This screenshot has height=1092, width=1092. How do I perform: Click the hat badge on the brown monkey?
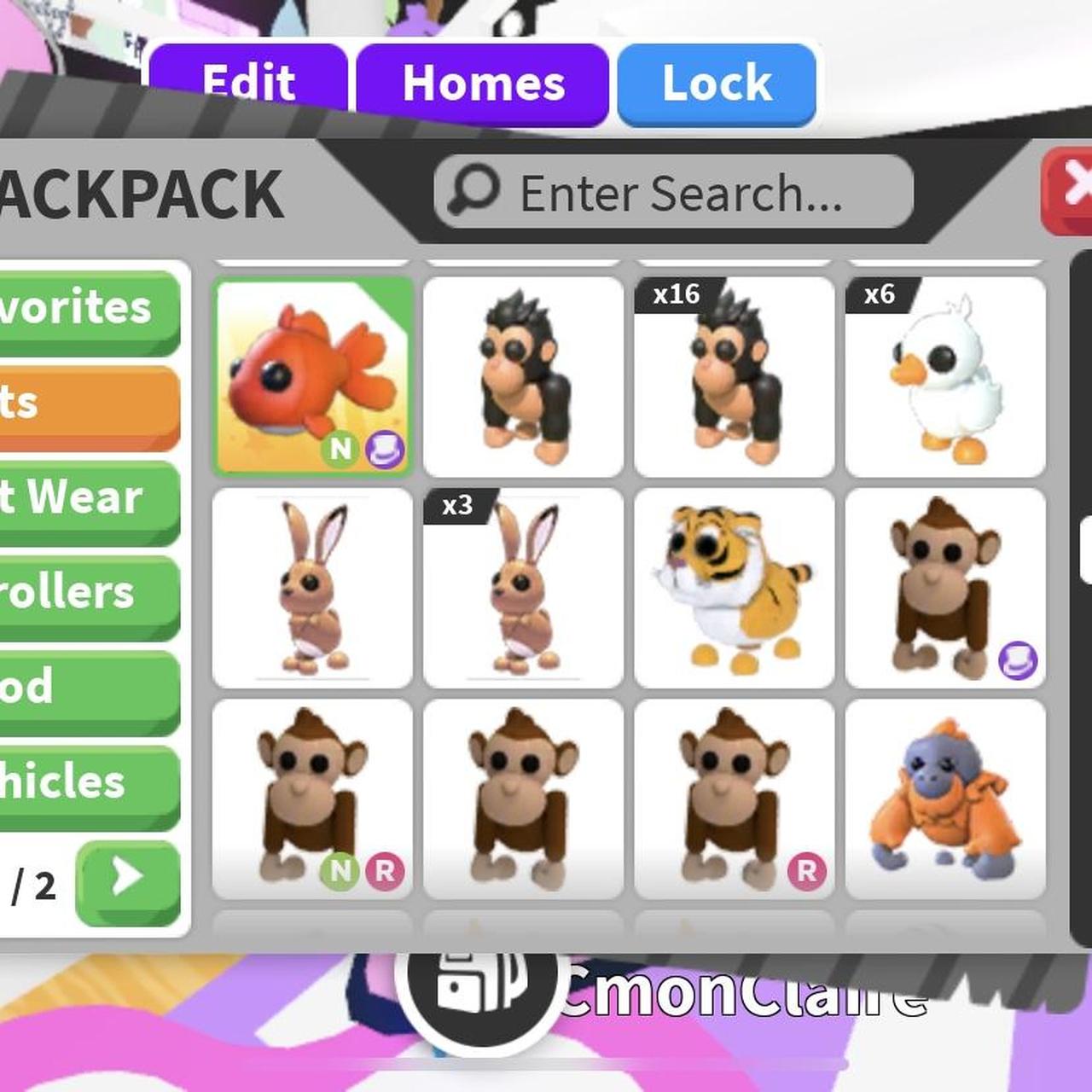(x=1021, y=659)
